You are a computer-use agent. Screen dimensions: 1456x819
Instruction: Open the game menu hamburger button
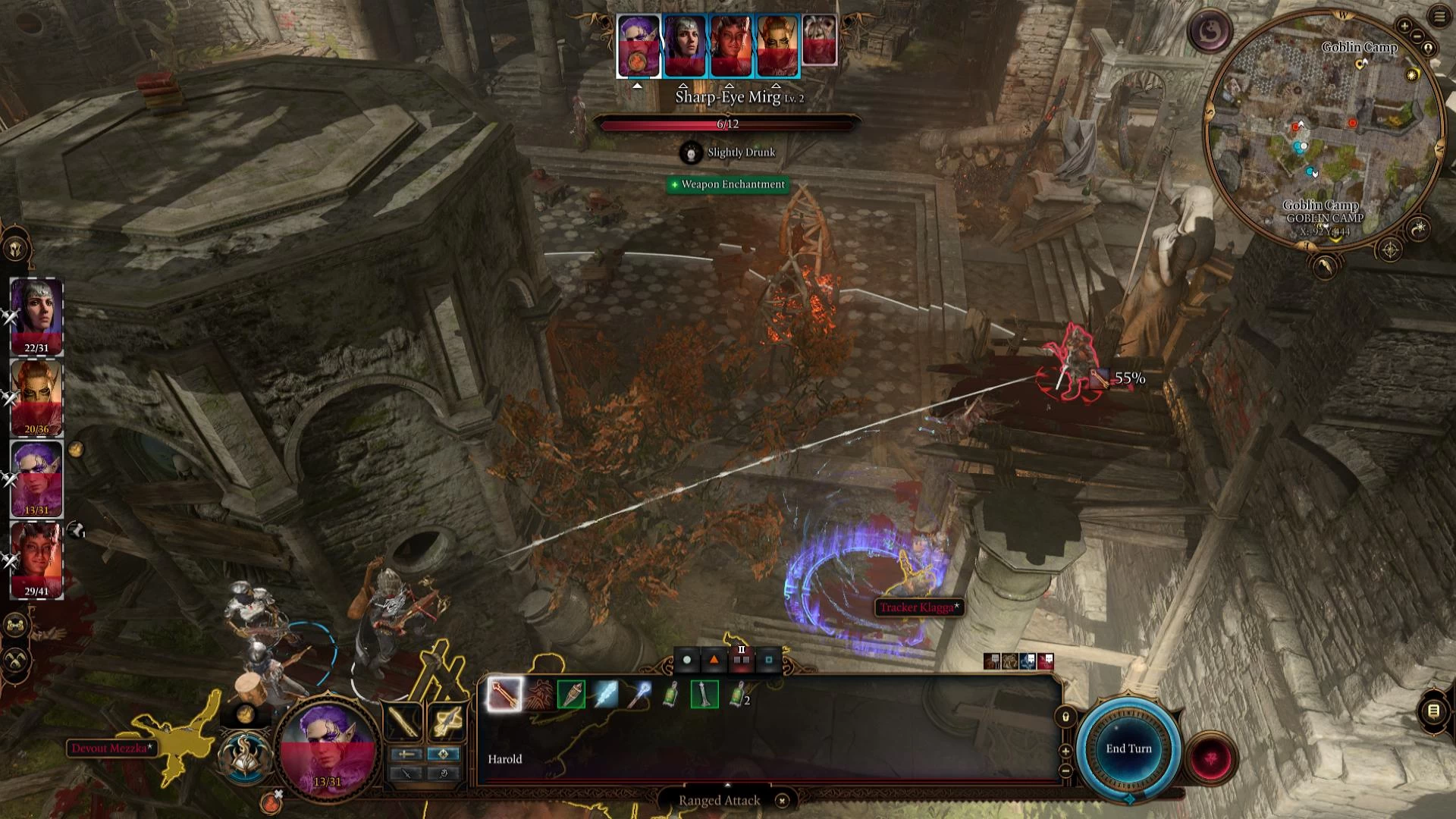(1439, 17)
